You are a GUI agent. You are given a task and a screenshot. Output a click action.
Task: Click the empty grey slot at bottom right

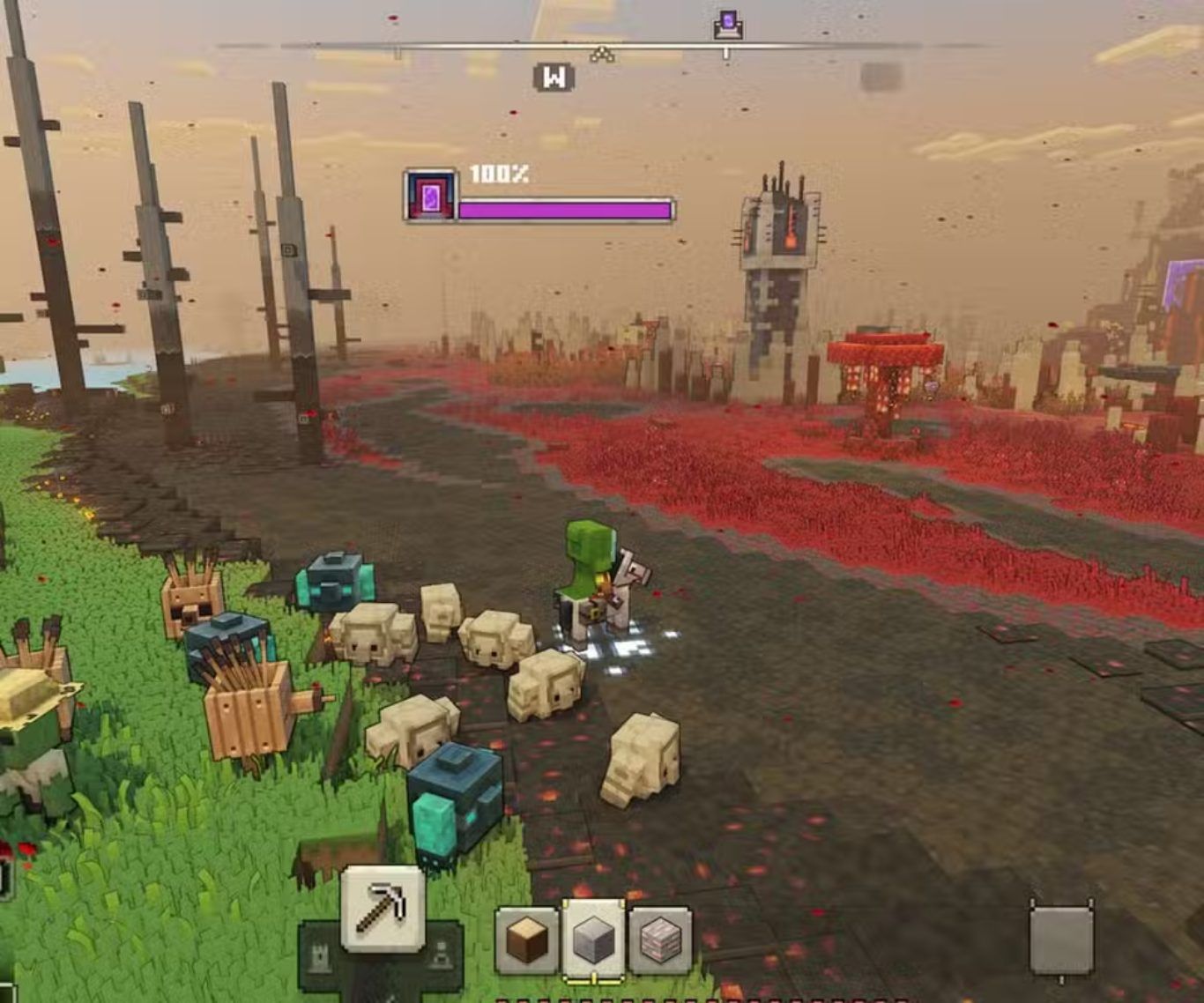pyautogui.click(x=1061, y=940)
